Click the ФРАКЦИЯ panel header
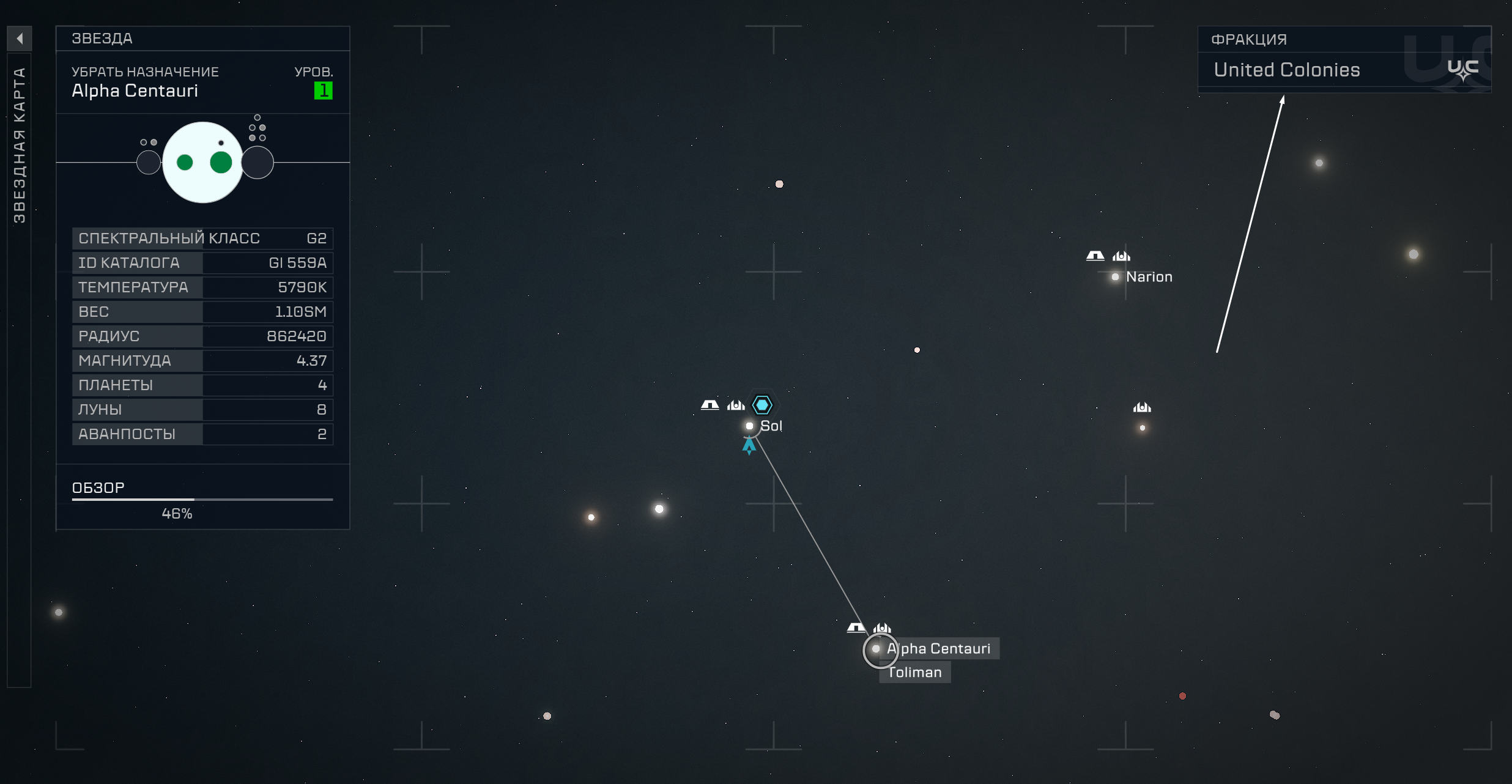 tap(1249, 39)
